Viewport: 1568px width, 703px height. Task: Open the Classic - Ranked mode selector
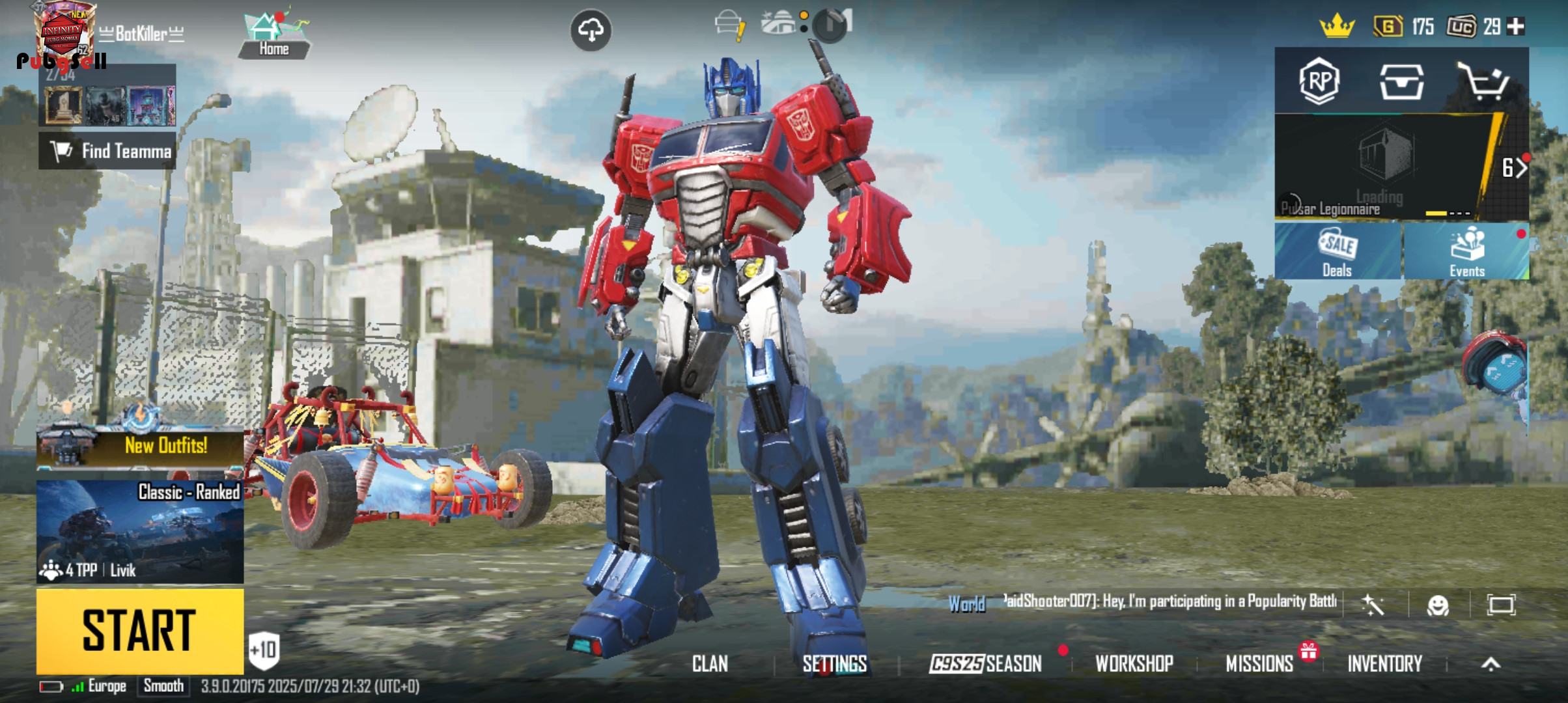(140, 531)
